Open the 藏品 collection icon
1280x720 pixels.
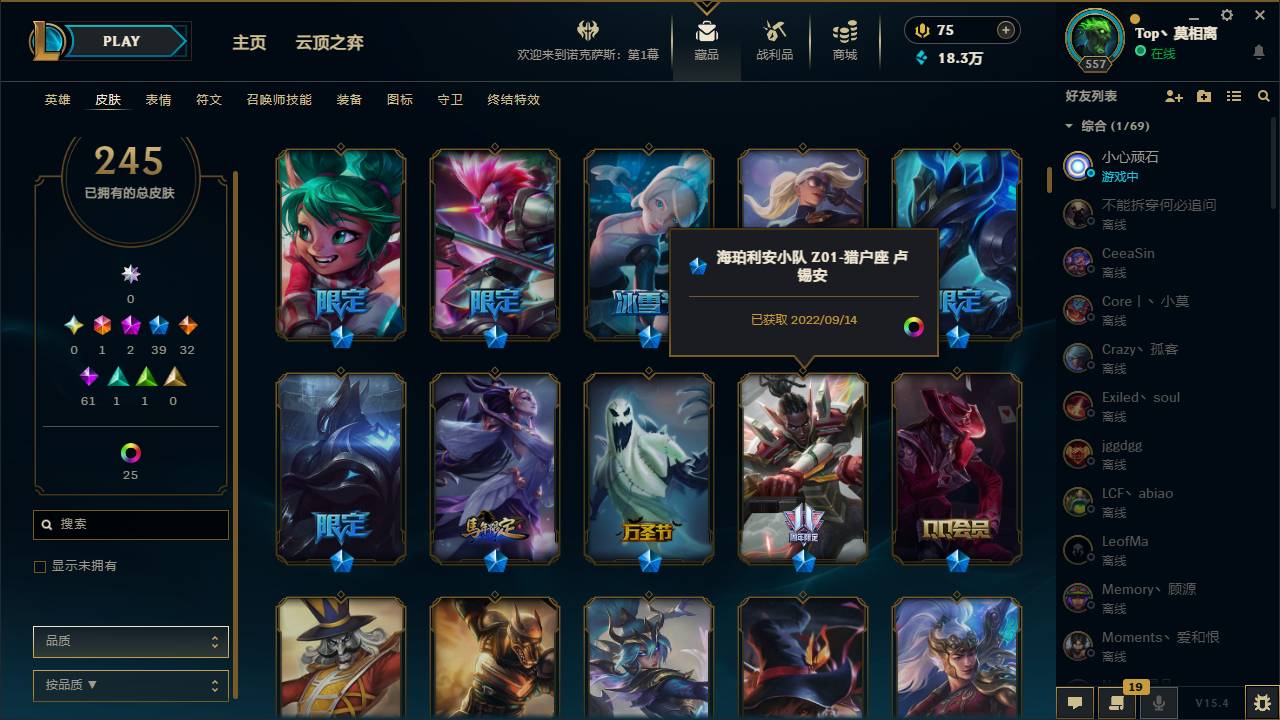[x=706, y=40]
